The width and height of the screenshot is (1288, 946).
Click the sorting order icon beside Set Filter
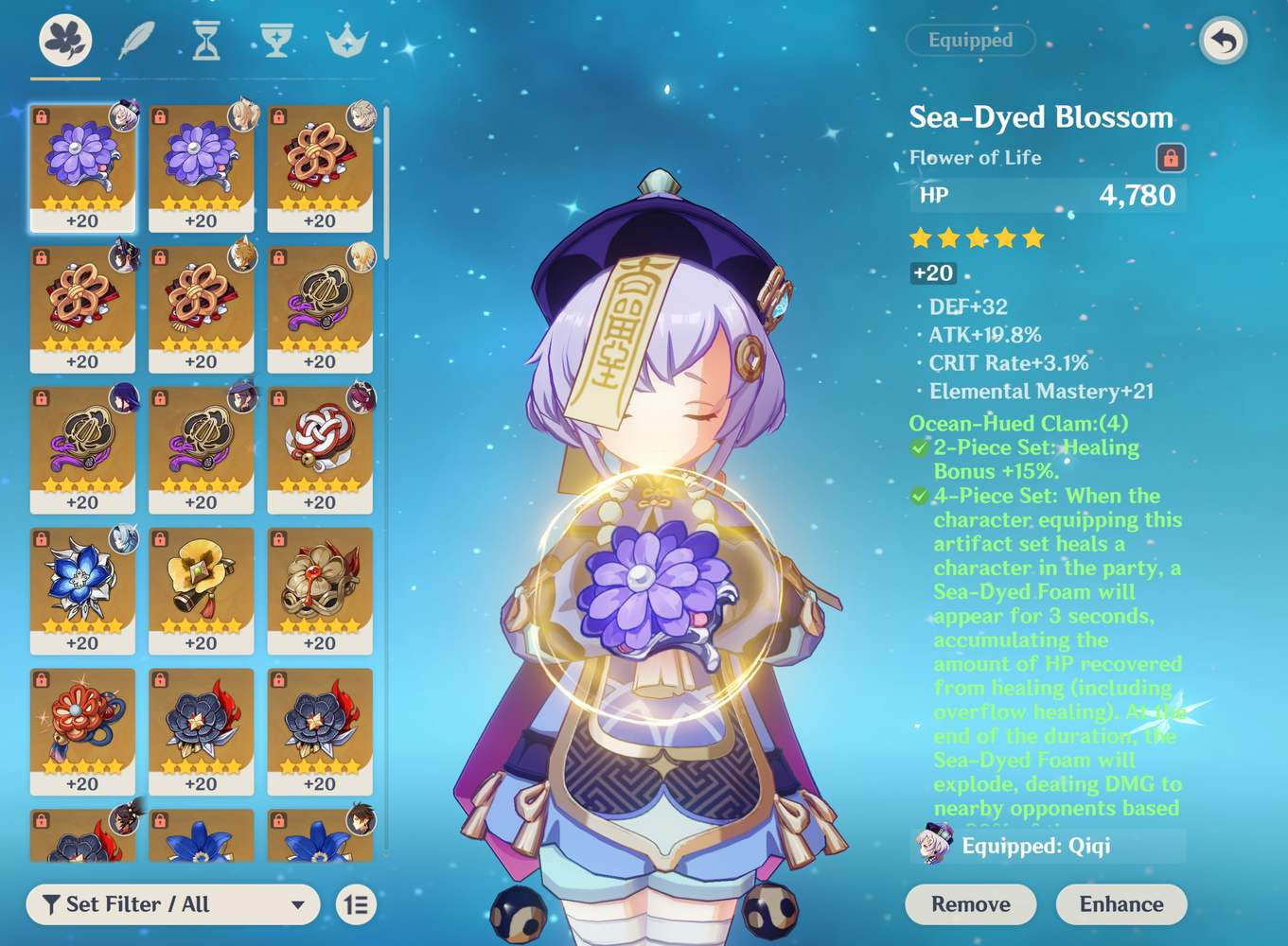point(357,904)
